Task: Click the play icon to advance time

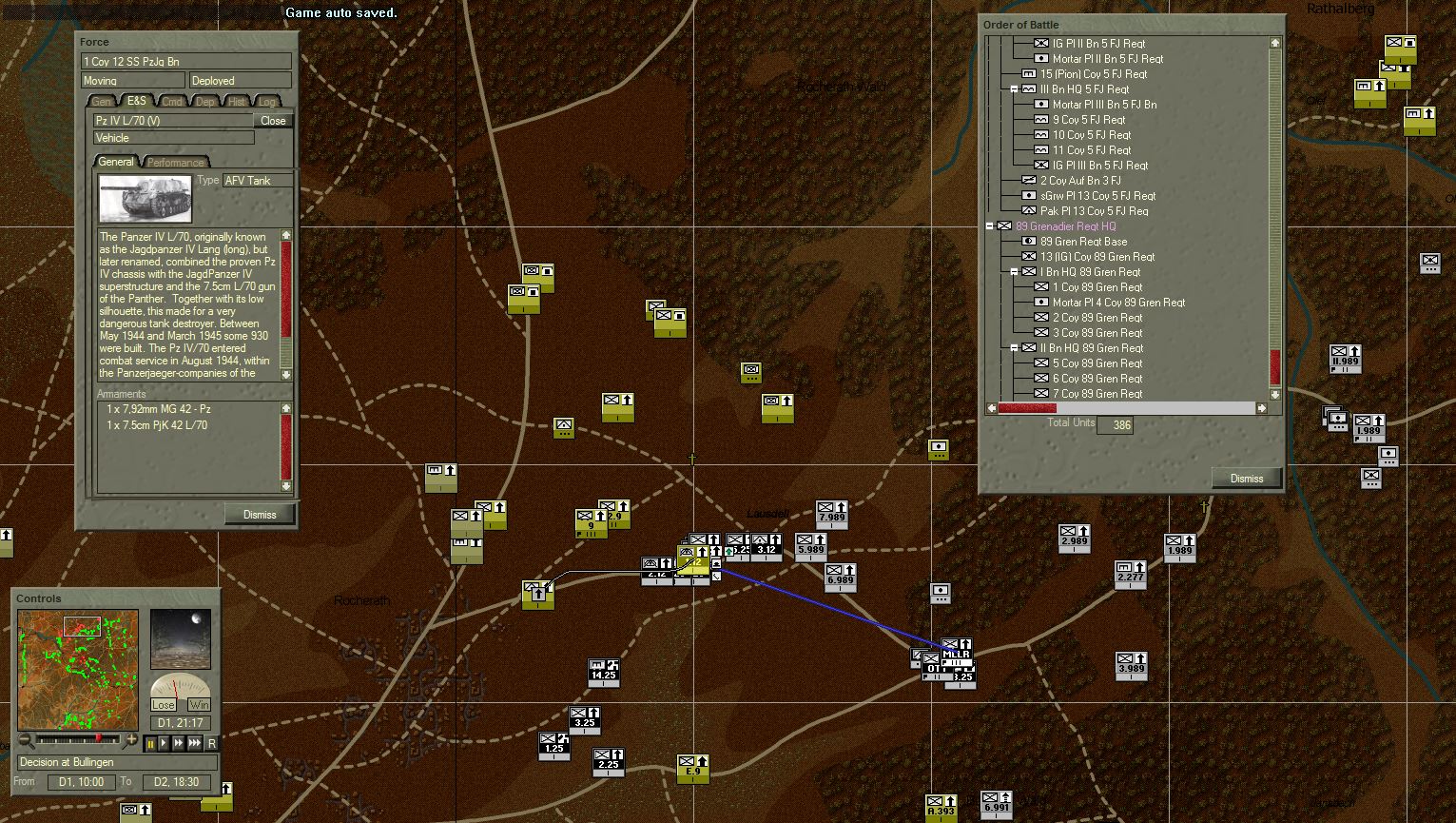Action: (x=164, y=745)
